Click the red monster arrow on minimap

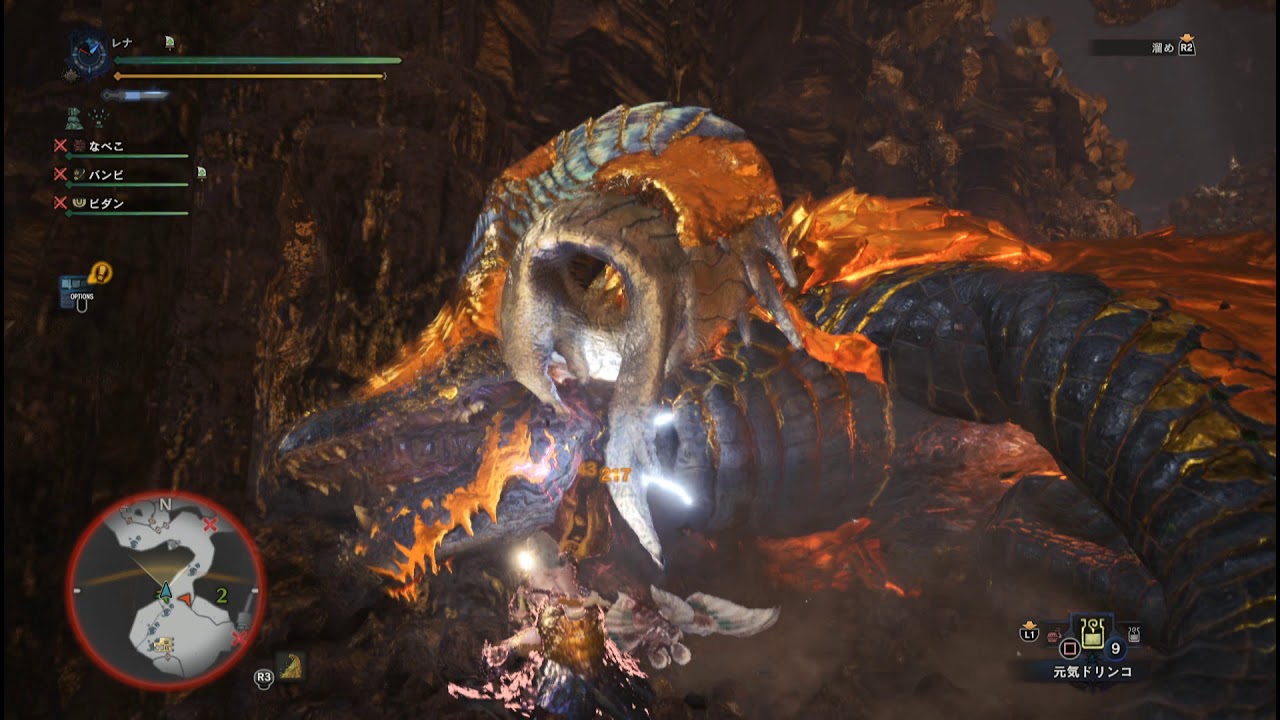[x=186, y=597]
